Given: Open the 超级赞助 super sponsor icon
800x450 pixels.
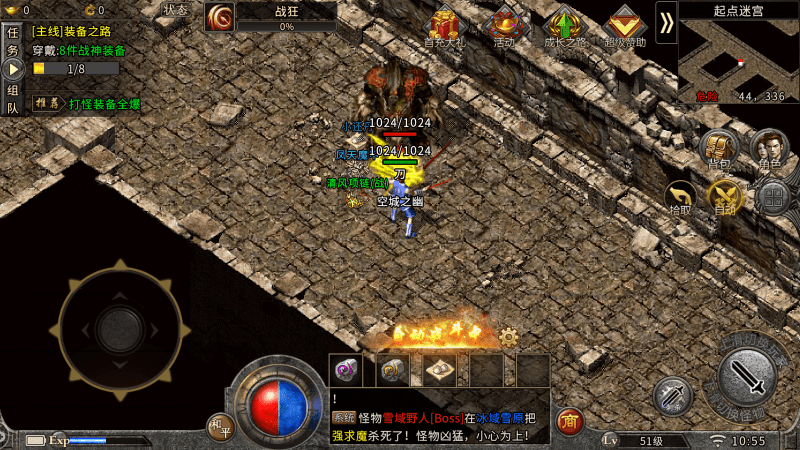Looking at the screenshot, I should tap(626, 27).
